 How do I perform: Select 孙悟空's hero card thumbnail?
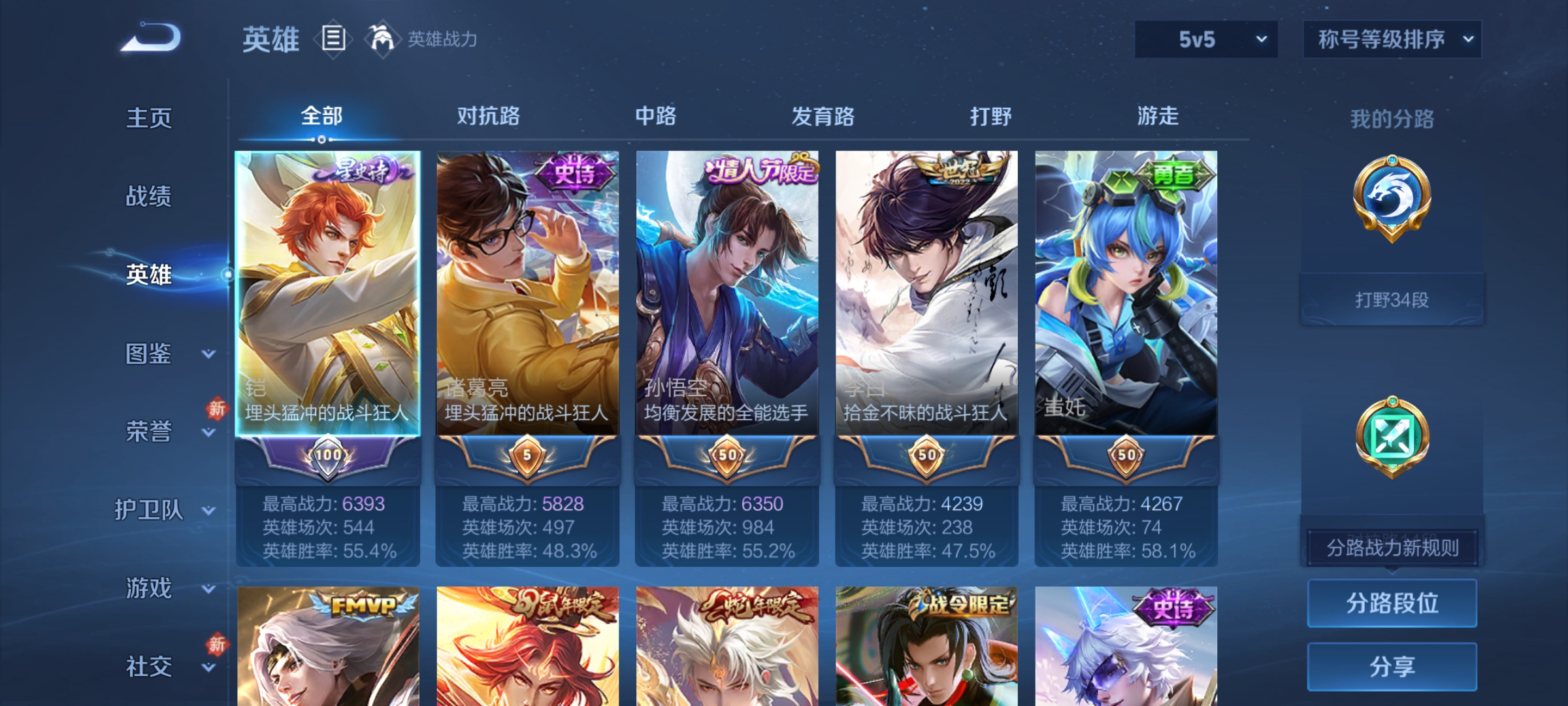728,288
